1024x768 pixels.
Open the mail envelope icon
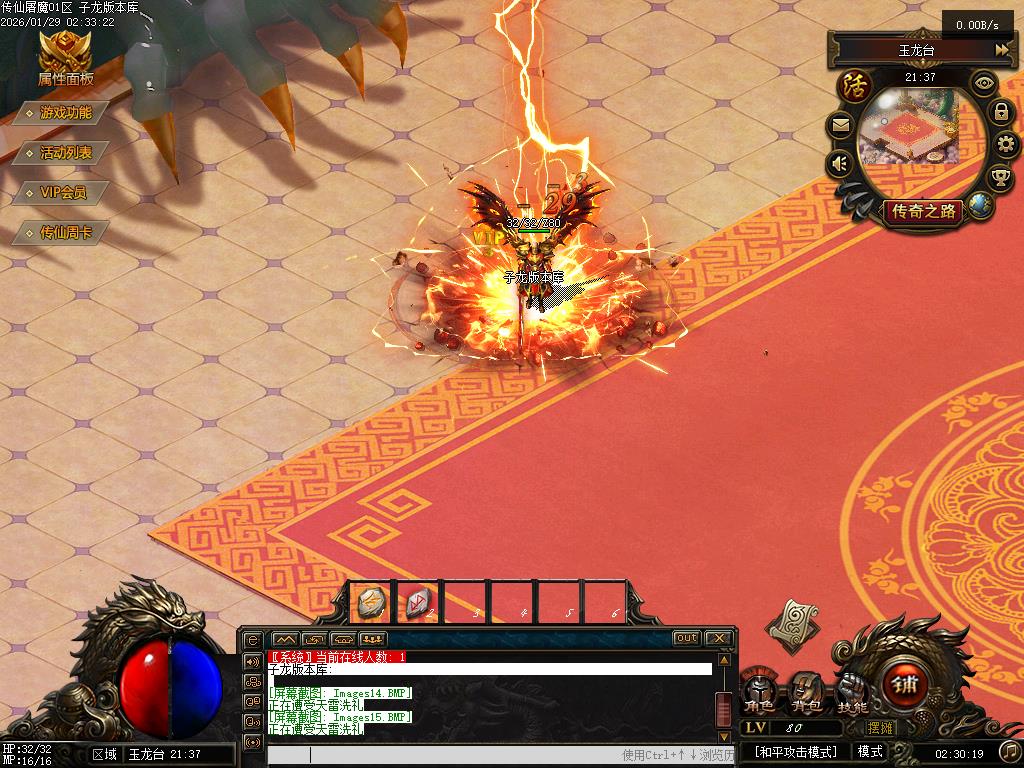point(840,126)
